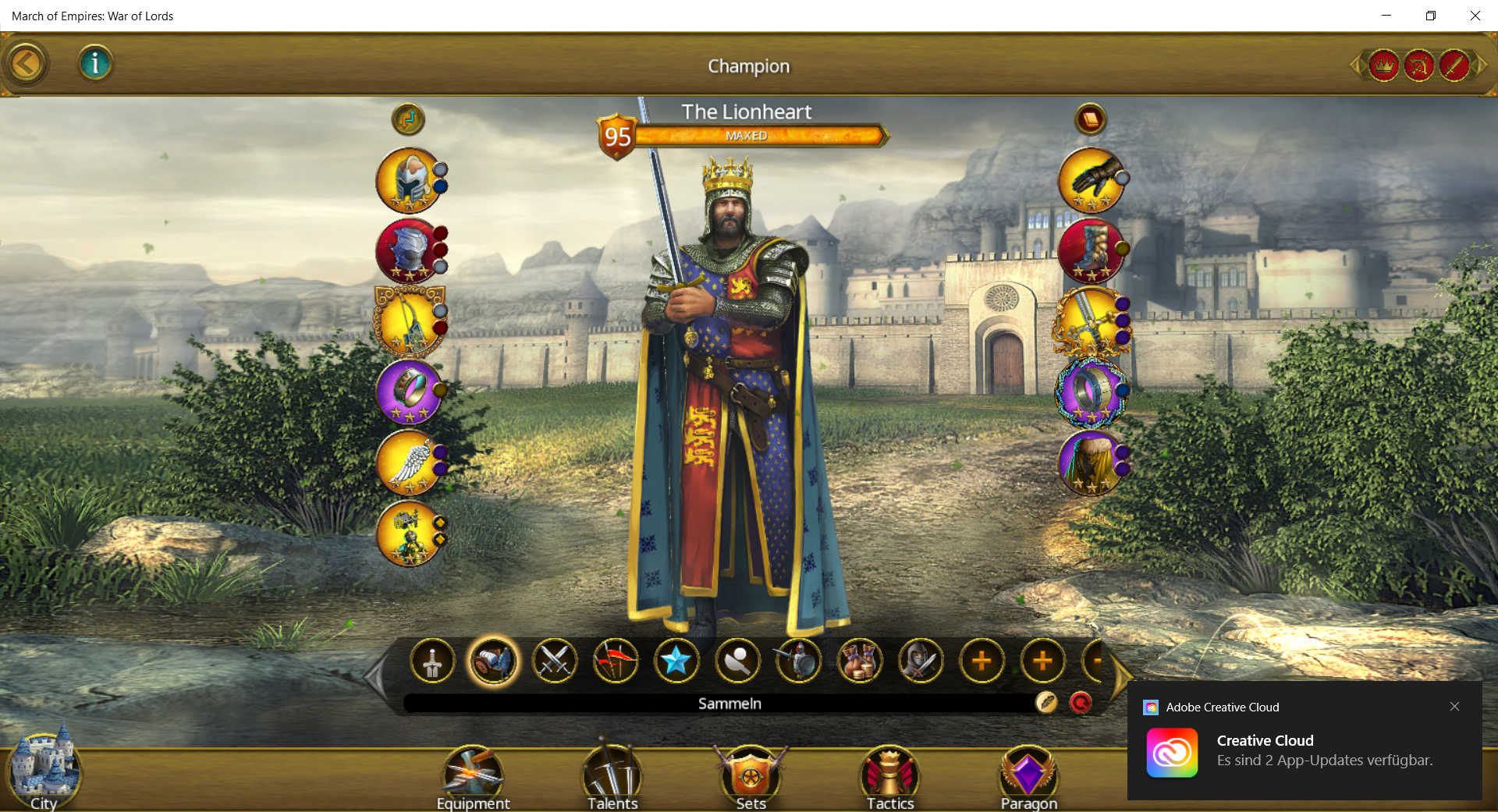
Task: Open the Talents menu
Action: [612, 778]
